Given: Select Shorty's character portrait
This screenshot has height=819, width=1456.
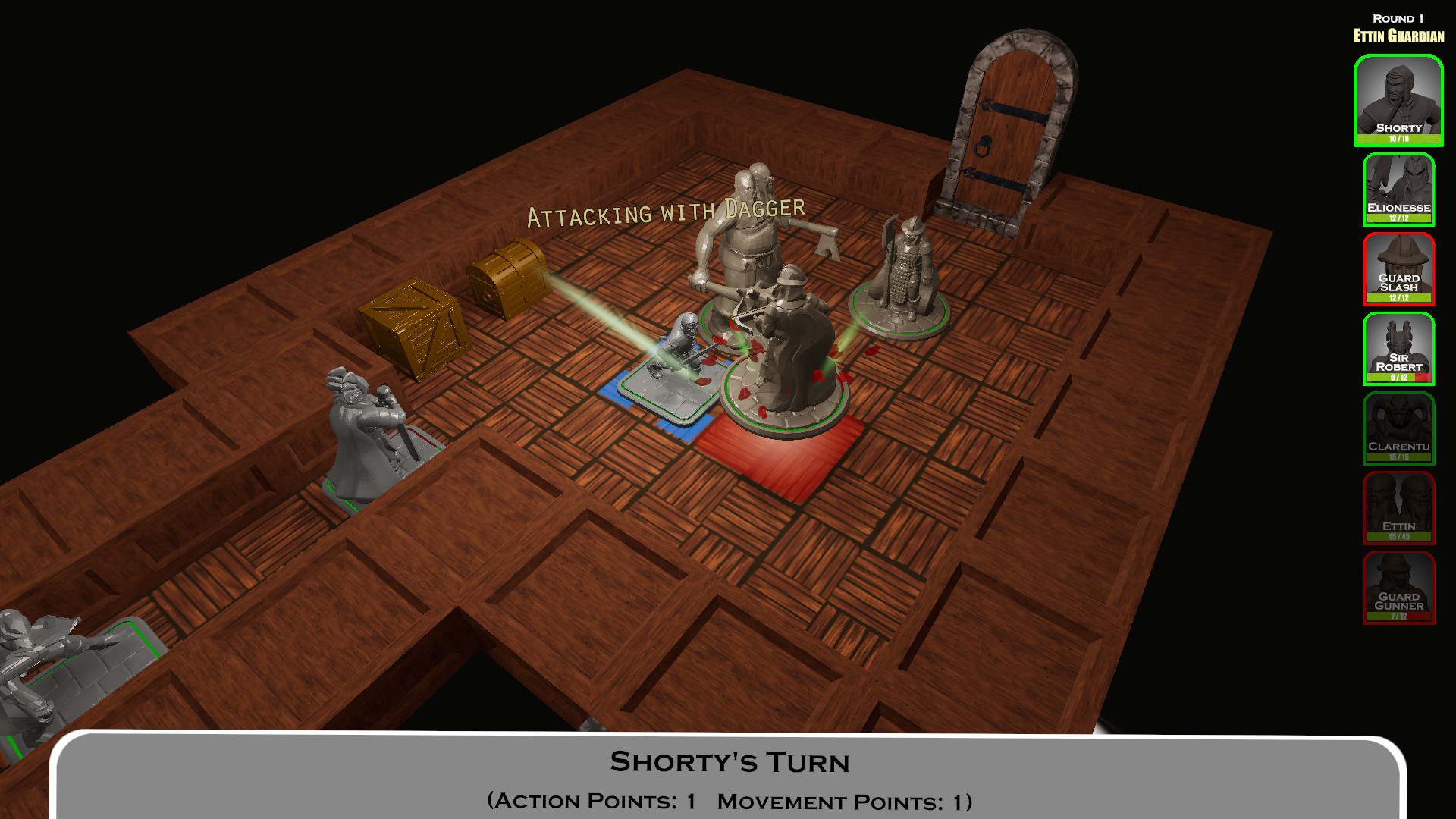Looking at the screenshot, I should click(x=1399, y=99).
